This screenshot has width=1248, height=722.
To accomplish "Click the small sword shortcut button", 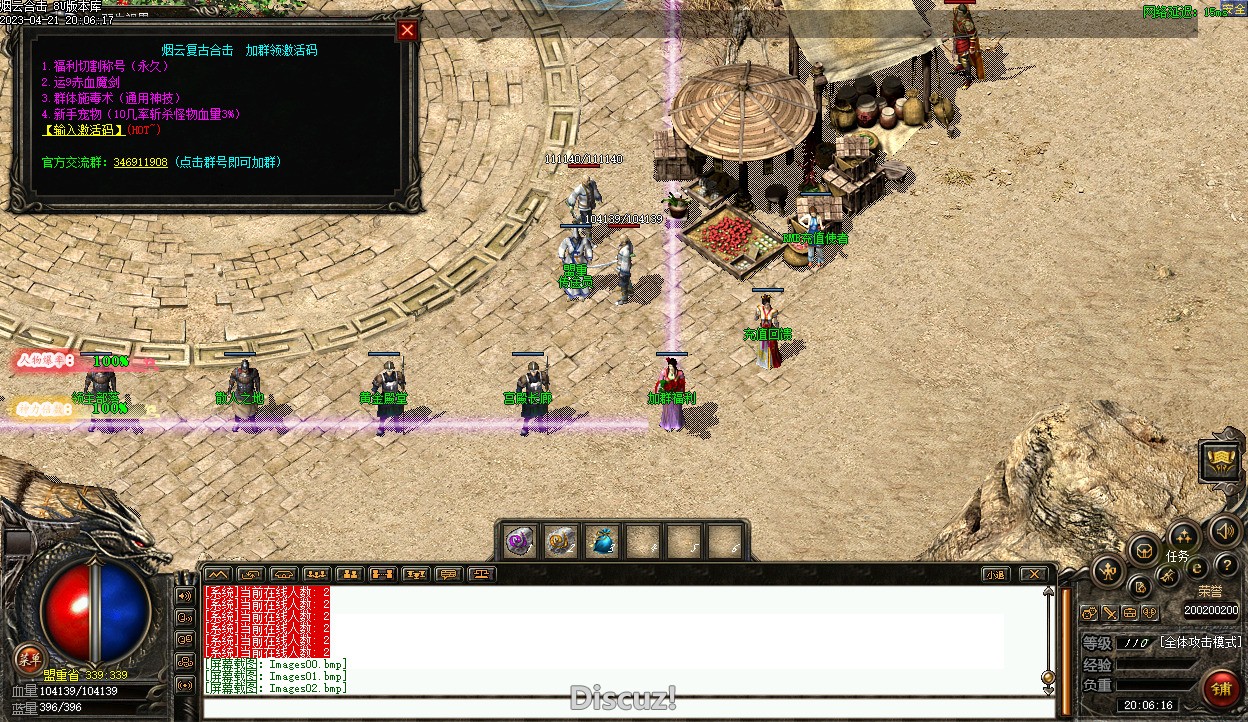I will [1110, 613].
